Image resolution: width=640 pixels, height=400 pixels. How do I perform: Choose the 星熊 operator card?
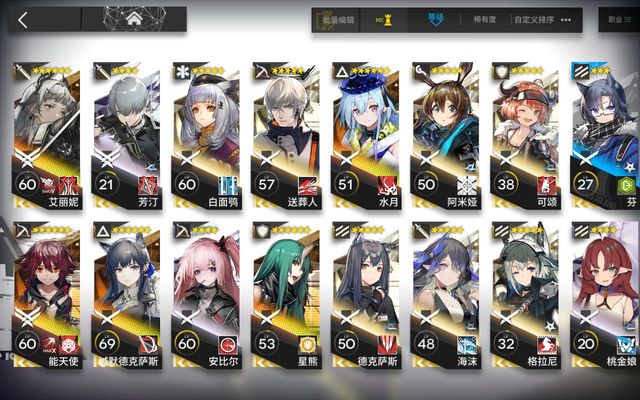284,300
